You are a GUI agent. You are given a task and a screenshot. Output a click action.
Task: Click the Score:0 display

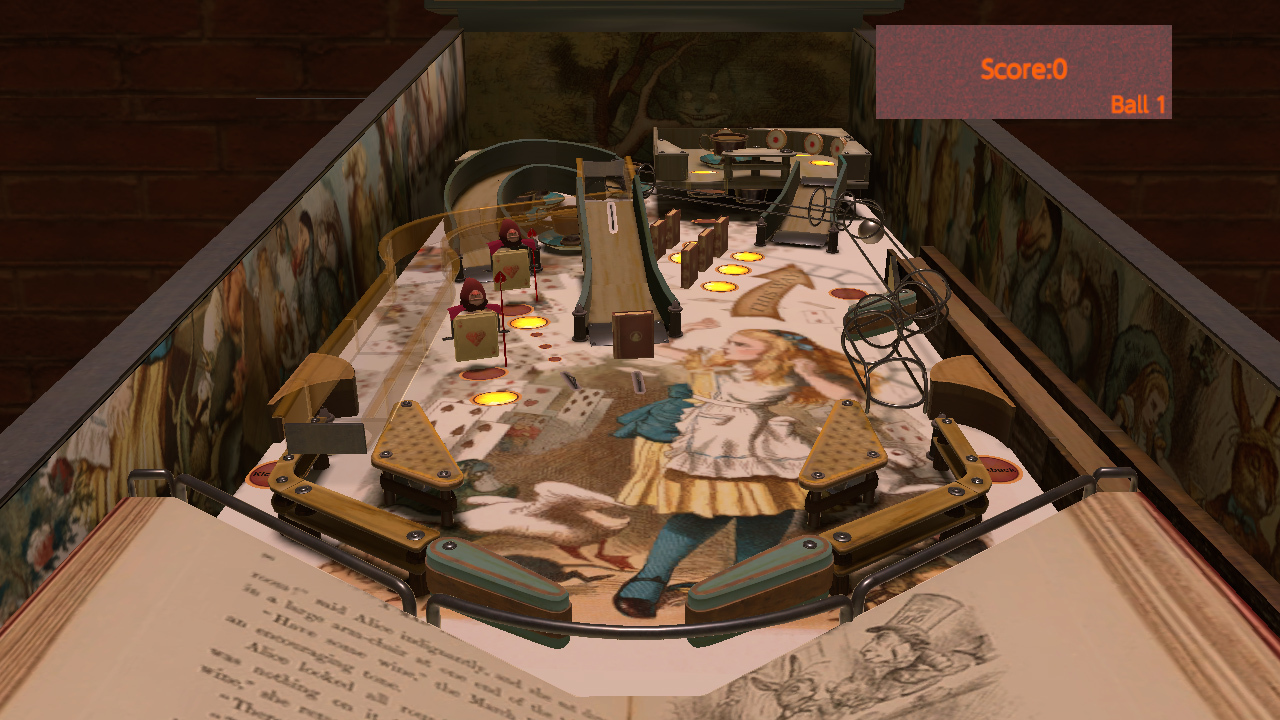click(1026, 68)
